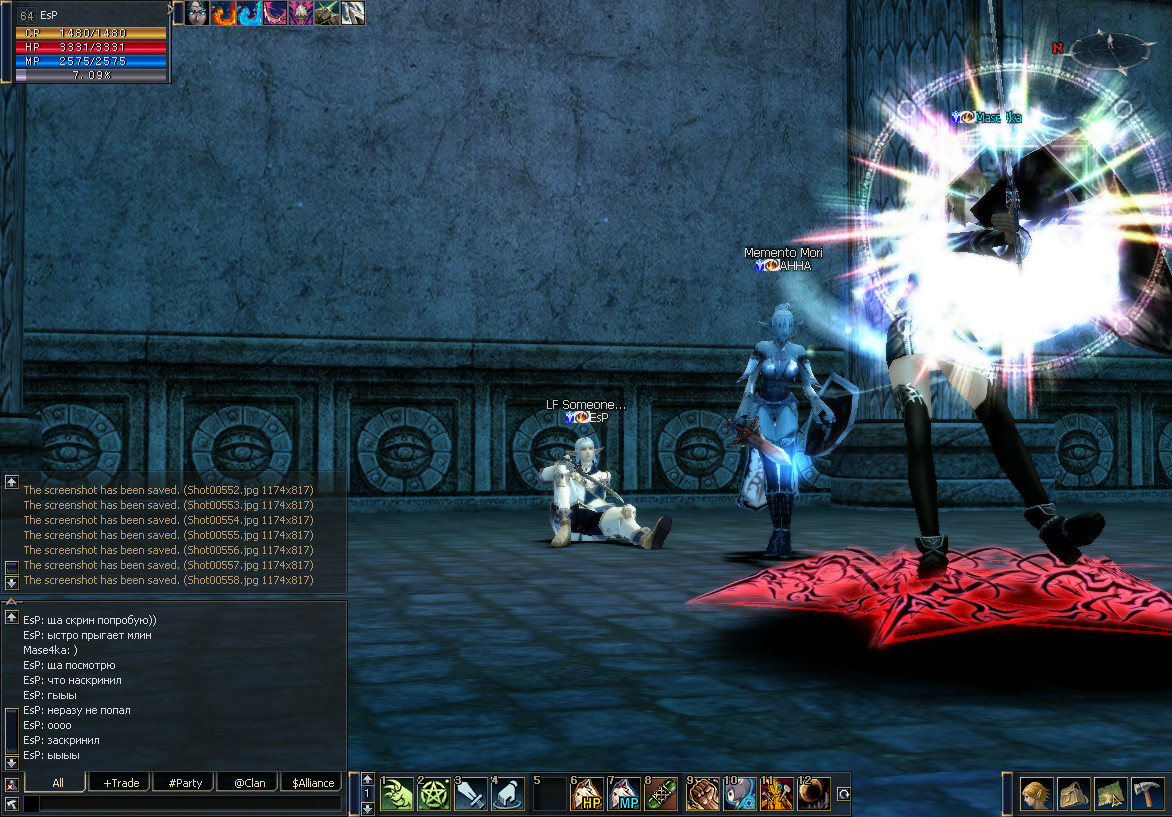Trigger the sword attack action in slot 3
Image resolution: width=1172 pixels, height=817 pixels.
471,794
